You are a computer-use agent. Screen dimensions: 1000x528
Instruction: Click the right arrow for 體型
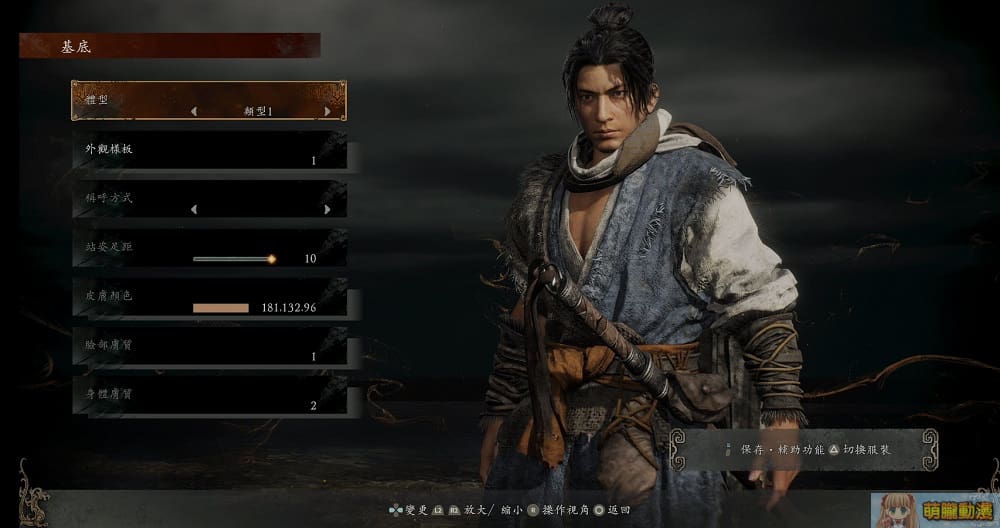[327, 112]
